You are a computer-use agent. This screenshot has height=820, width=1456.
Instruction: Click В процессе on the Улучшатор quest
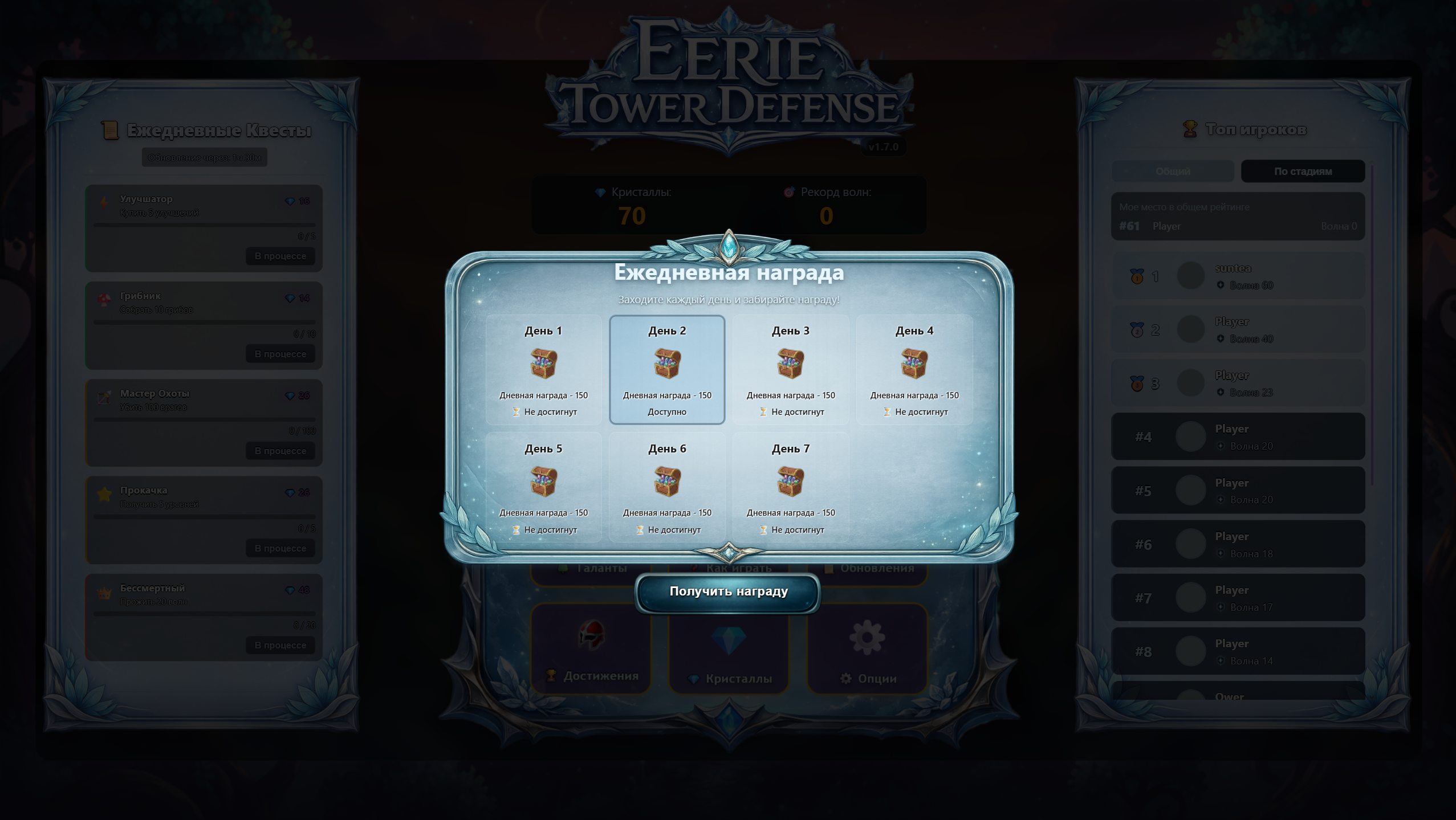click(280, 256)
